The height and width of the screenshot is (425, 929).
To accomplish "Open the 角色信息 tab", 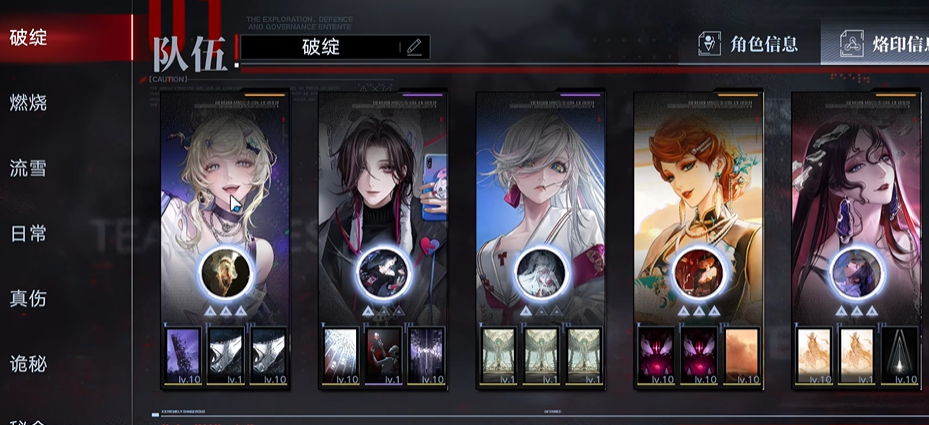I will pyautogui.click(x=752, y=44).
